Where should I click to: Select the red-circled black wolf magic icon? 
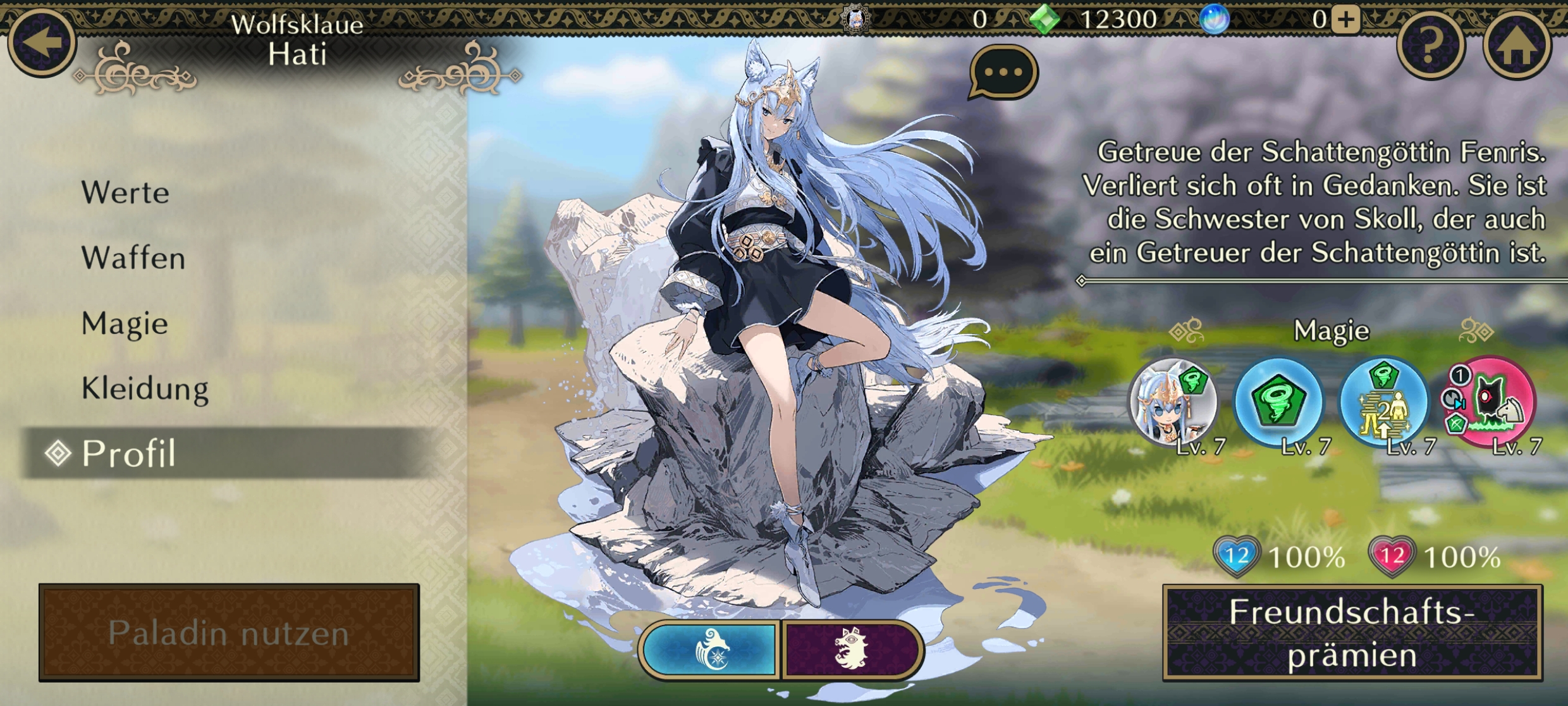point(1490,402)
